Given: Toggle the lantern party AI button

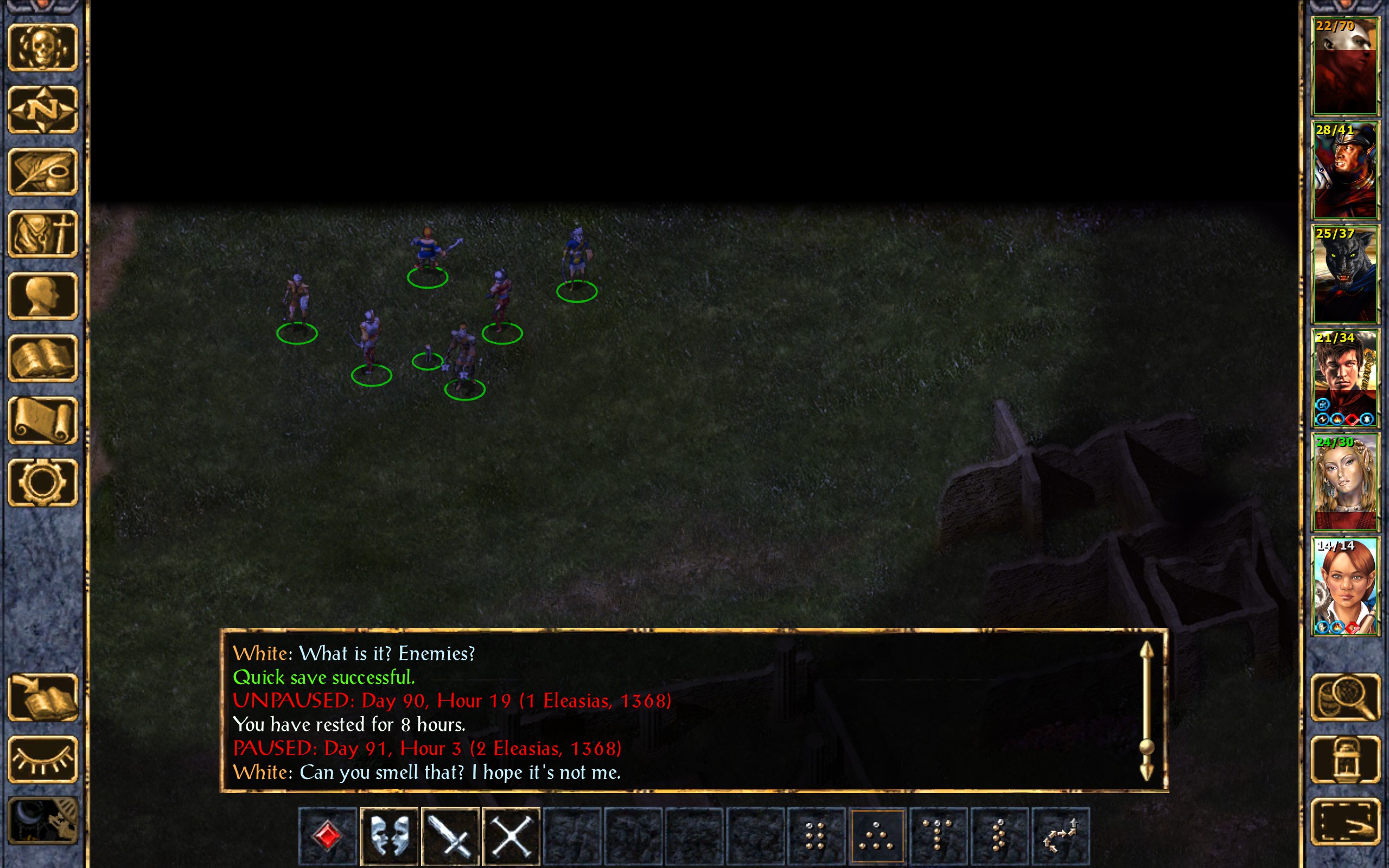Looking at the screenshot, I should [x=1345, y=759].
